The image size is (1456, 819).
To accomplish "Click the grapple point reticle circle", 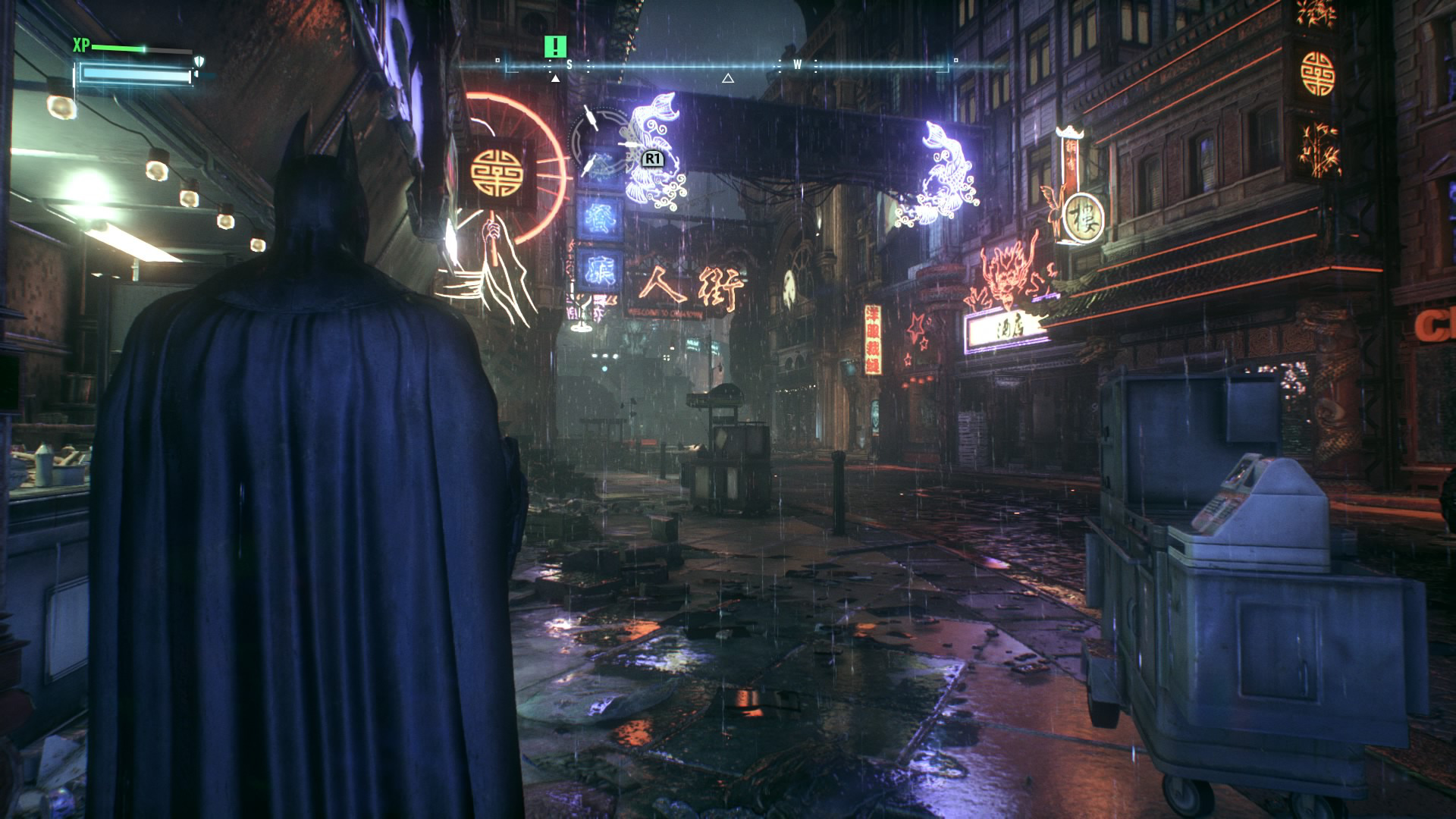I will click(599, 140).
